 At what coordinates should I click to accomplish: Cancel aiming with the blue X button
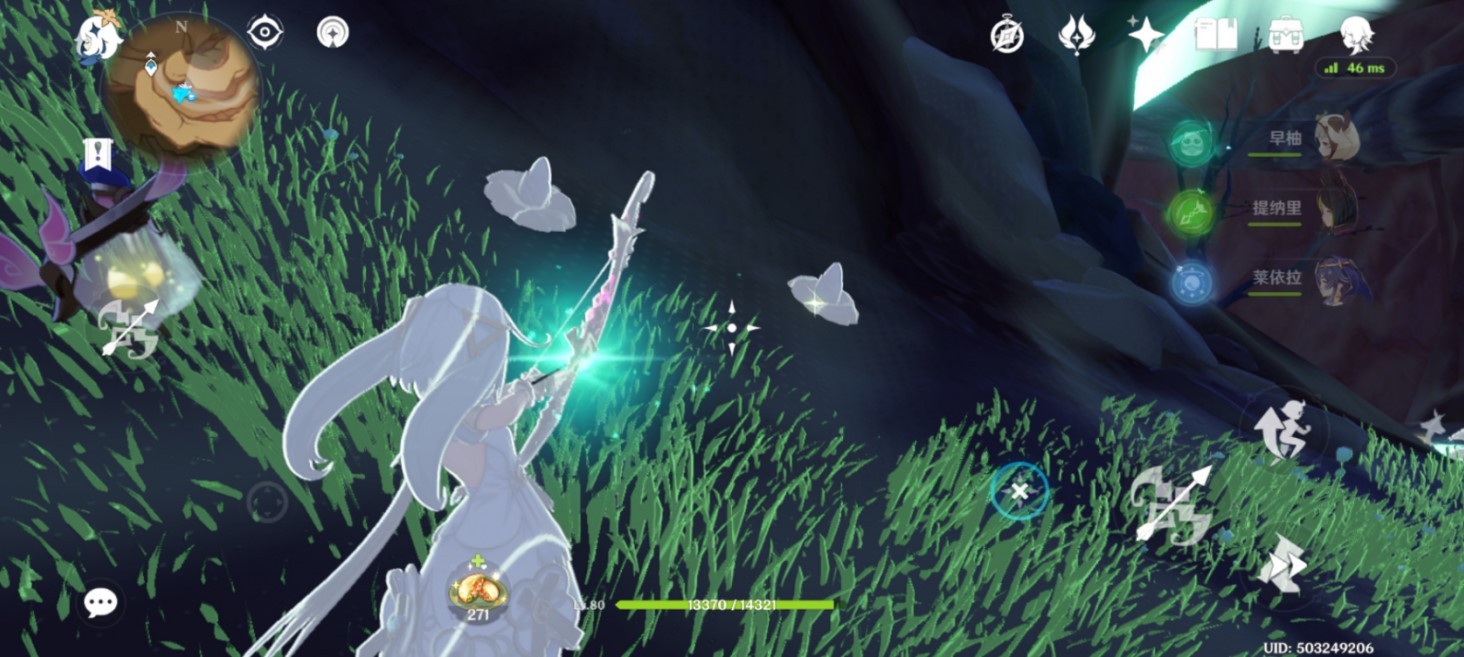tap(1020, 491)
